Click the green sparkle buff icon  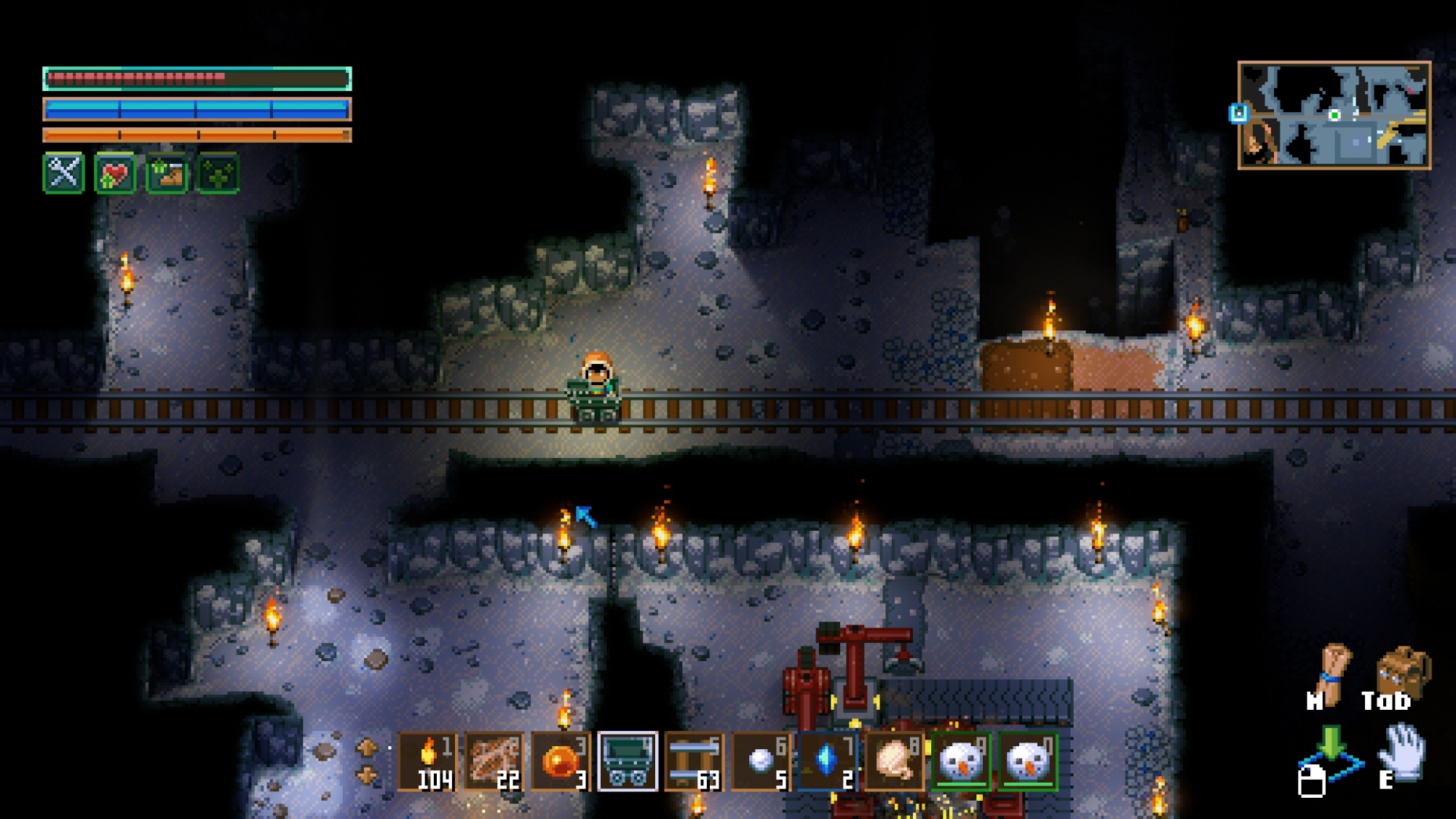(x=218, y=173)
